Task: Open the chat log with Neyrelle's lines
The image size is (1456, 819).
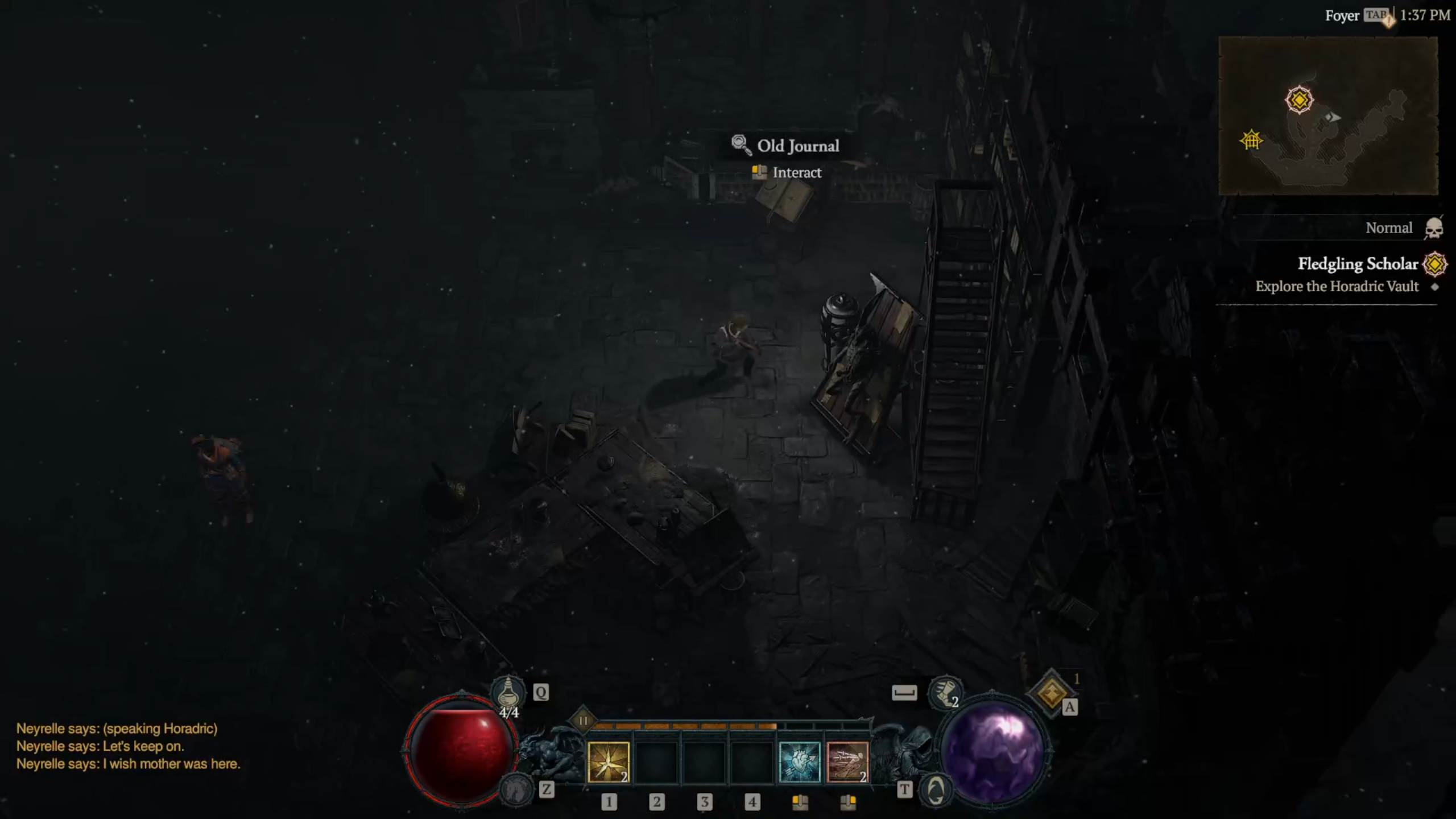Action: click(x=128, y=746)
